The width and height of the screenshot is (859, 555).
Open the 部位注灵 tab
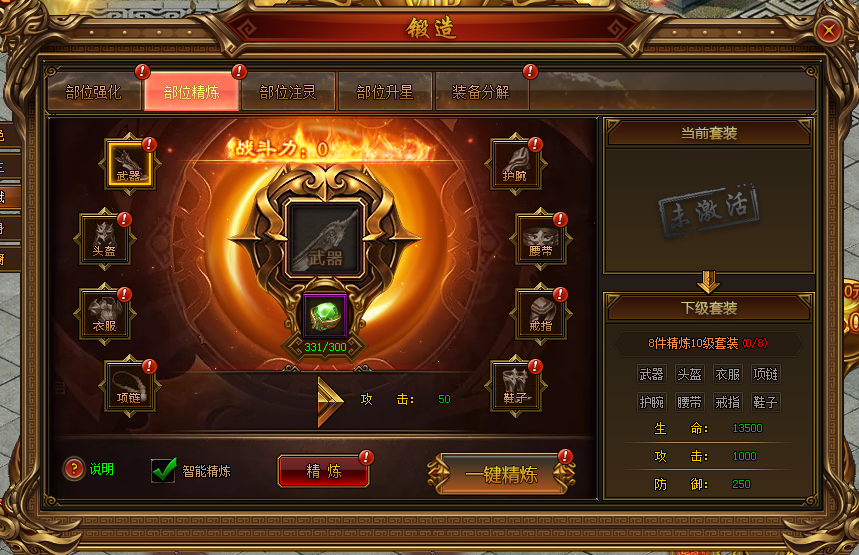[x=287, y=92]
